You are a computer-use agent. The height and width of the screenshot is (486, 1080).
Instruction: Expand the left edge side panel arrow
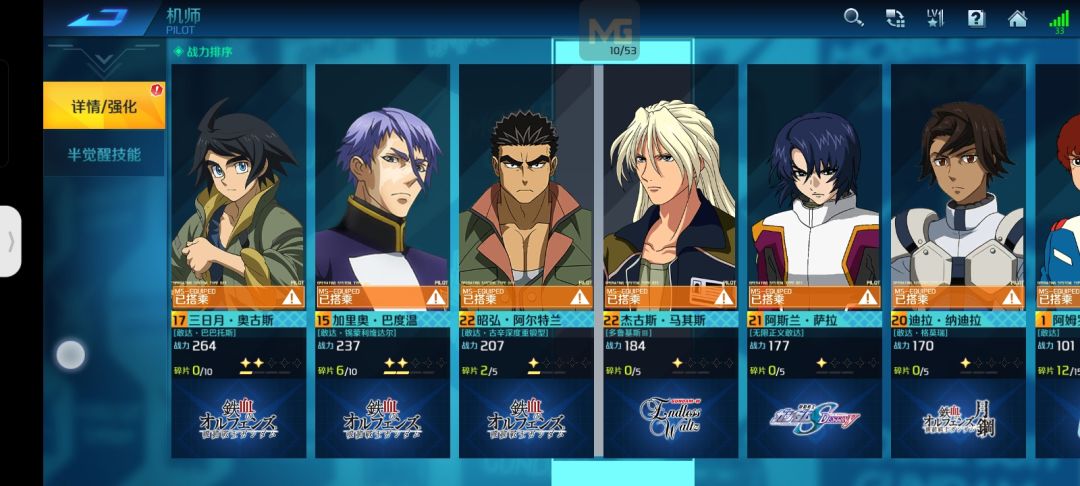(x=10, y=241)
